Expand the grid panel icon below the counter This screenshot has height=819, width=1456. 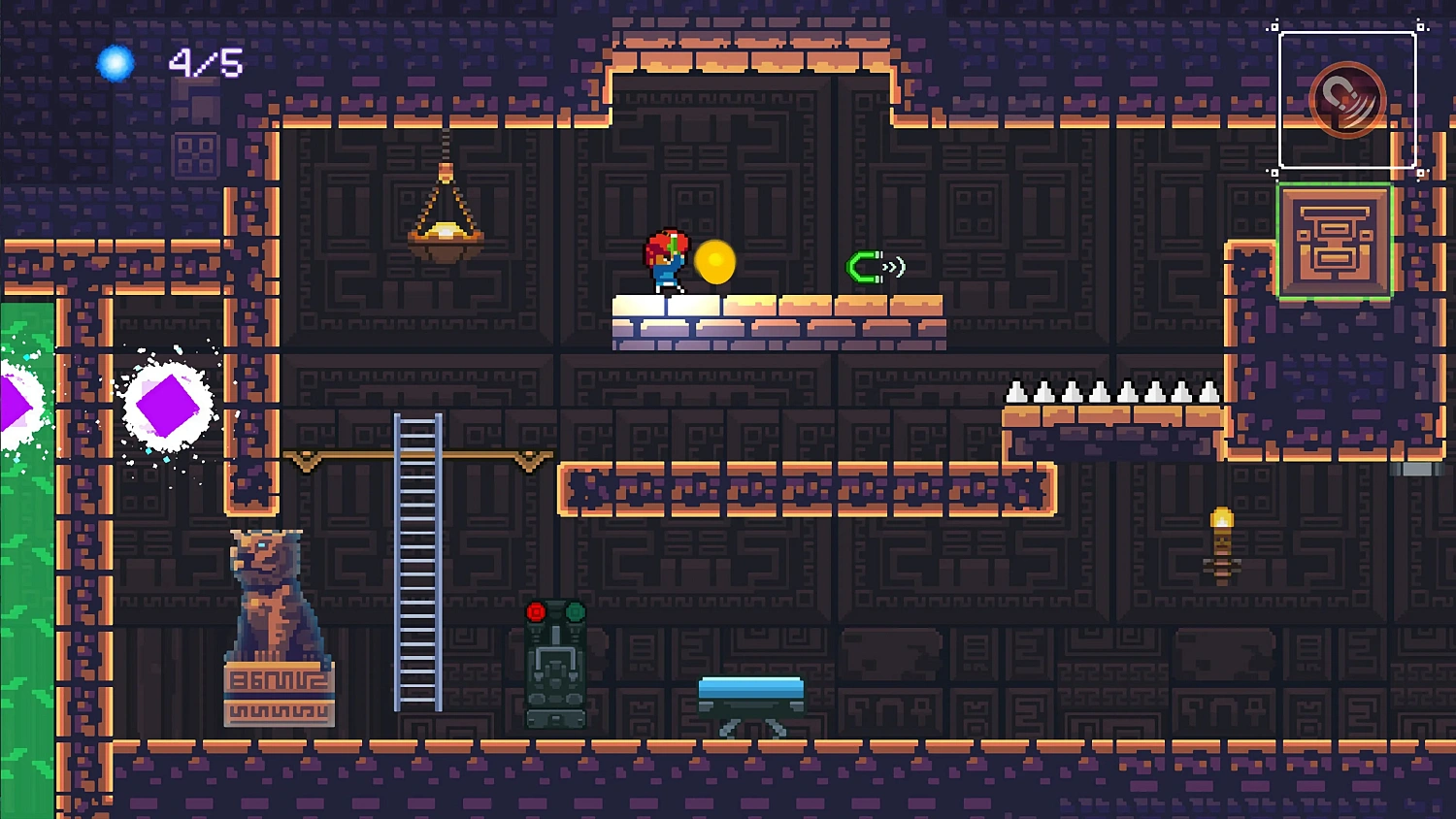point(194,153)
